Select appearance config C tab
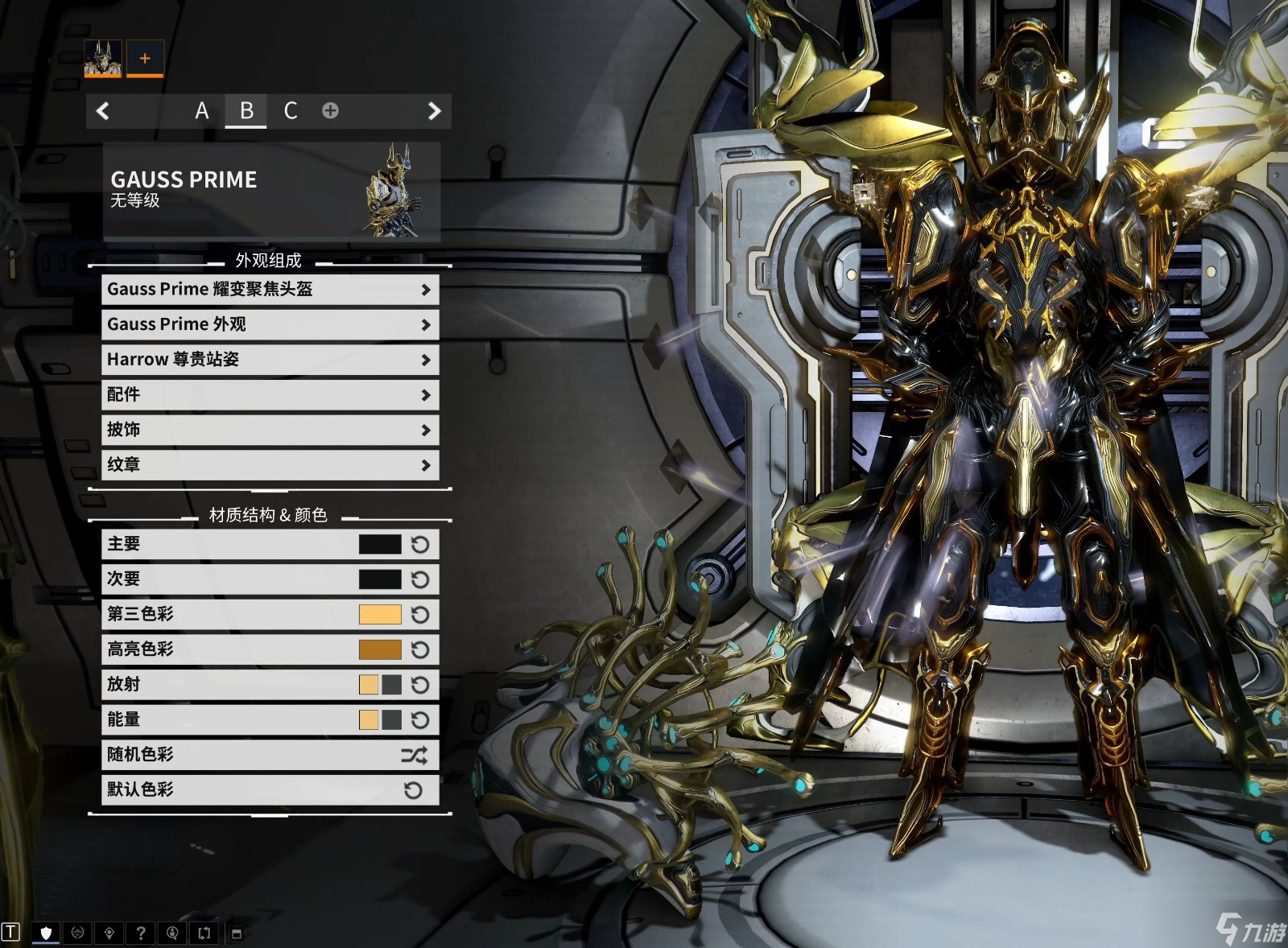The image size is (1288, 948). (291, 110)
